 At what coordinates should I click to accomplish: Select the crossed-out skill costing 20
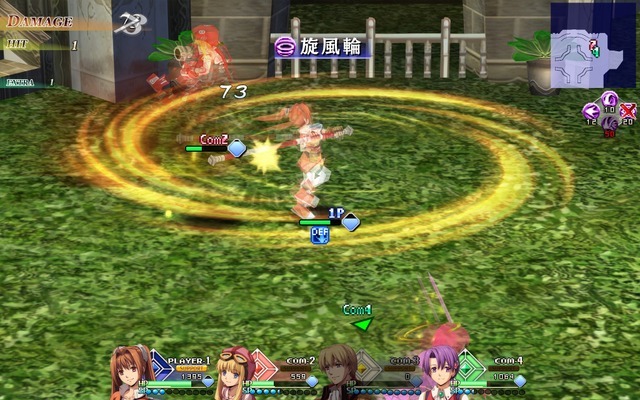click(x=627, y=111)
